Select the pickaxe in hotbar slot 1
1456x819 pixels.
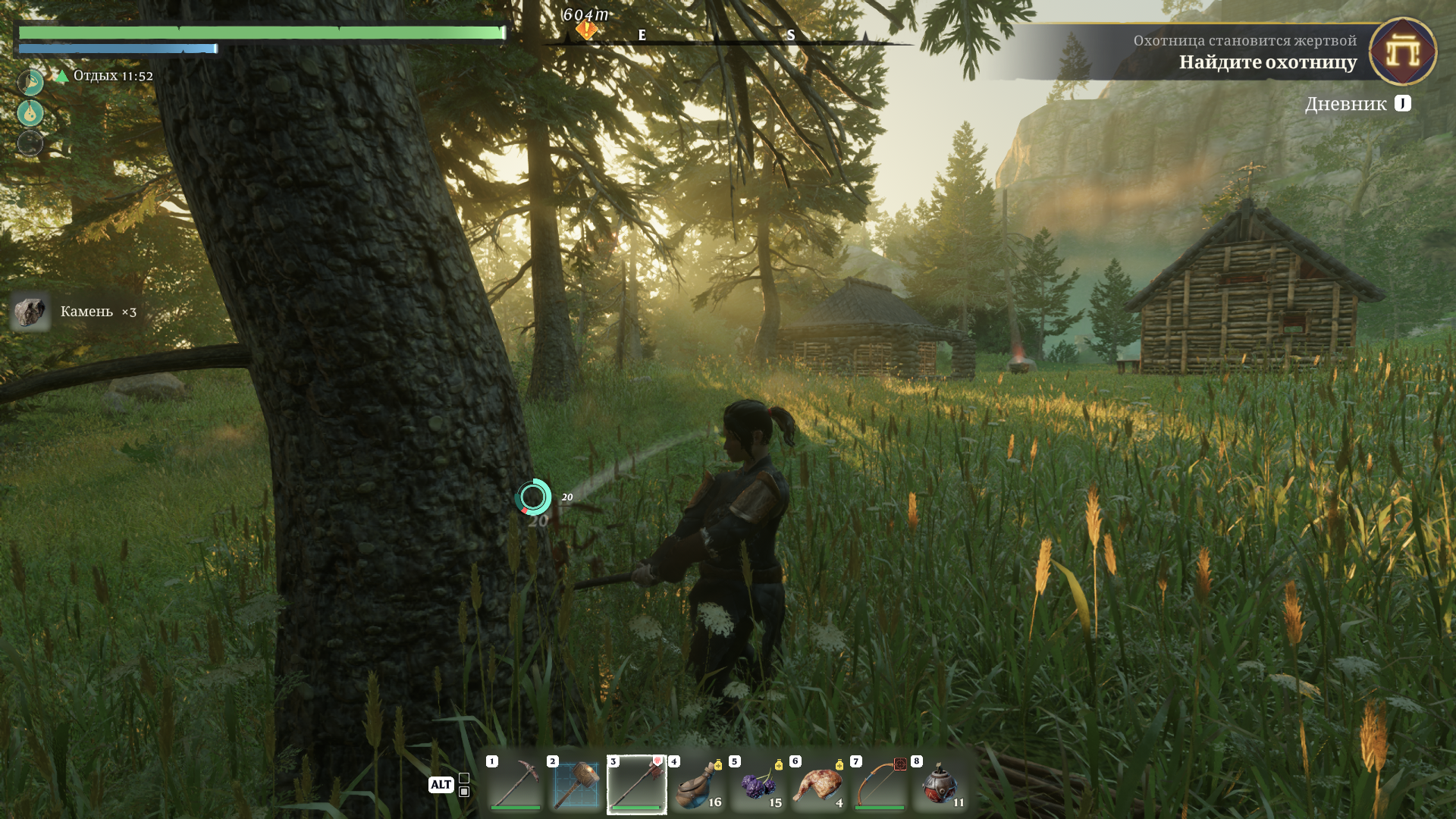[516, 784]
